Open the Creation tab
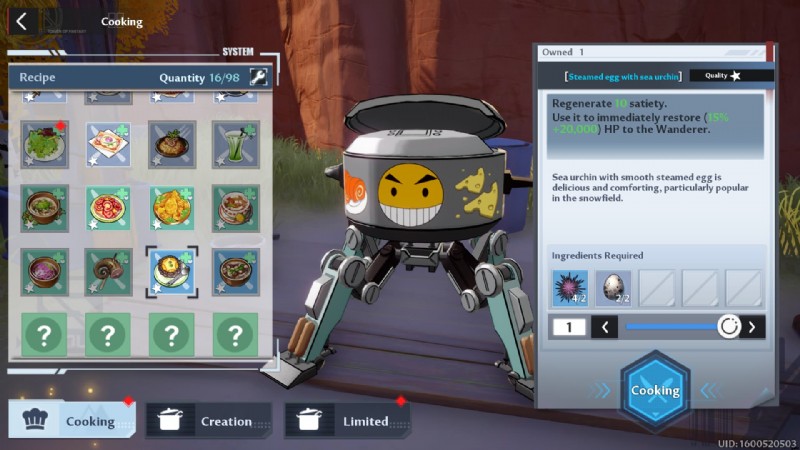 click(208, 421)
